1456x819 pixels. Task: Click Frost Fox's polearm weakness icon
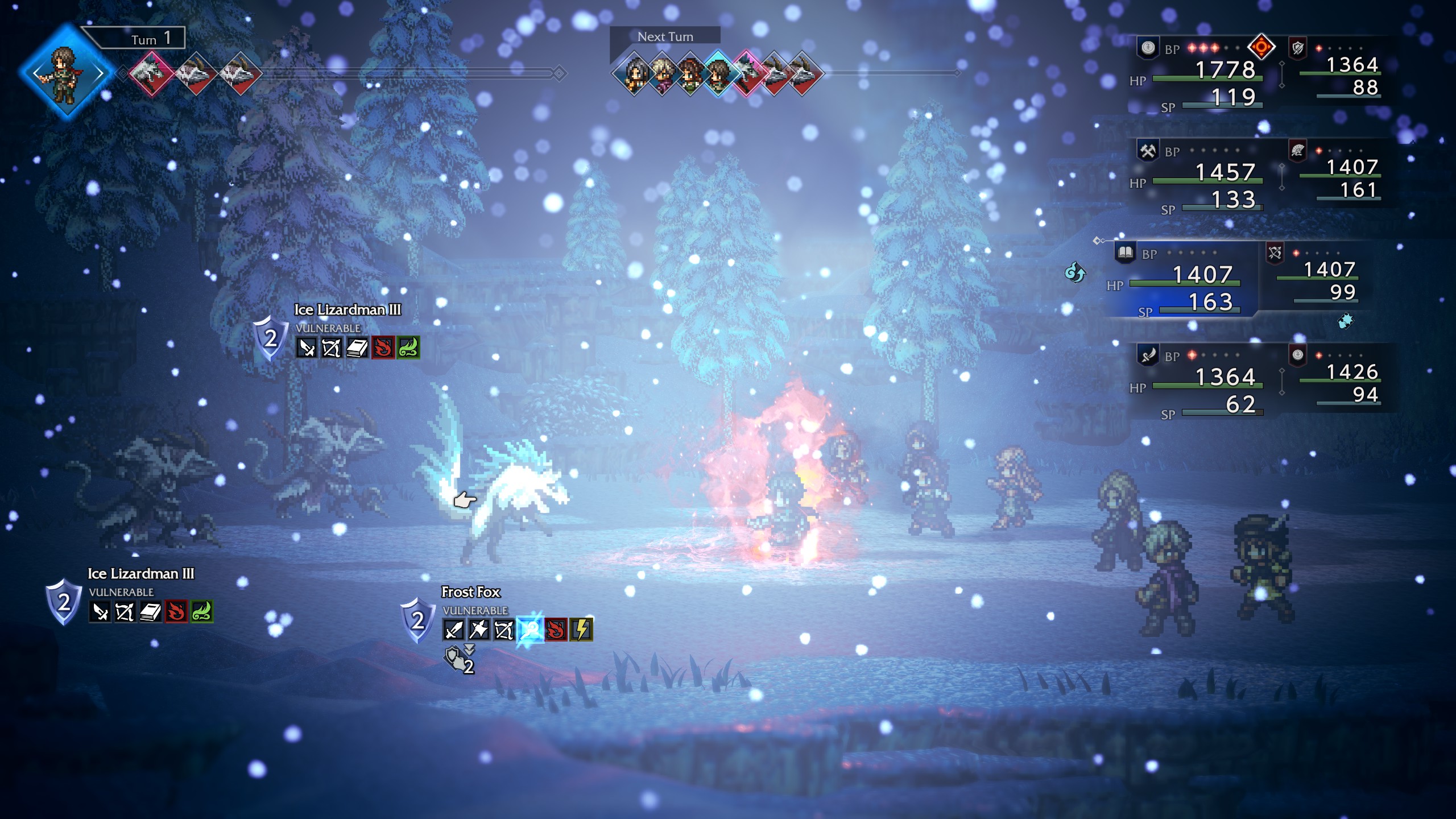click(479, 630)
